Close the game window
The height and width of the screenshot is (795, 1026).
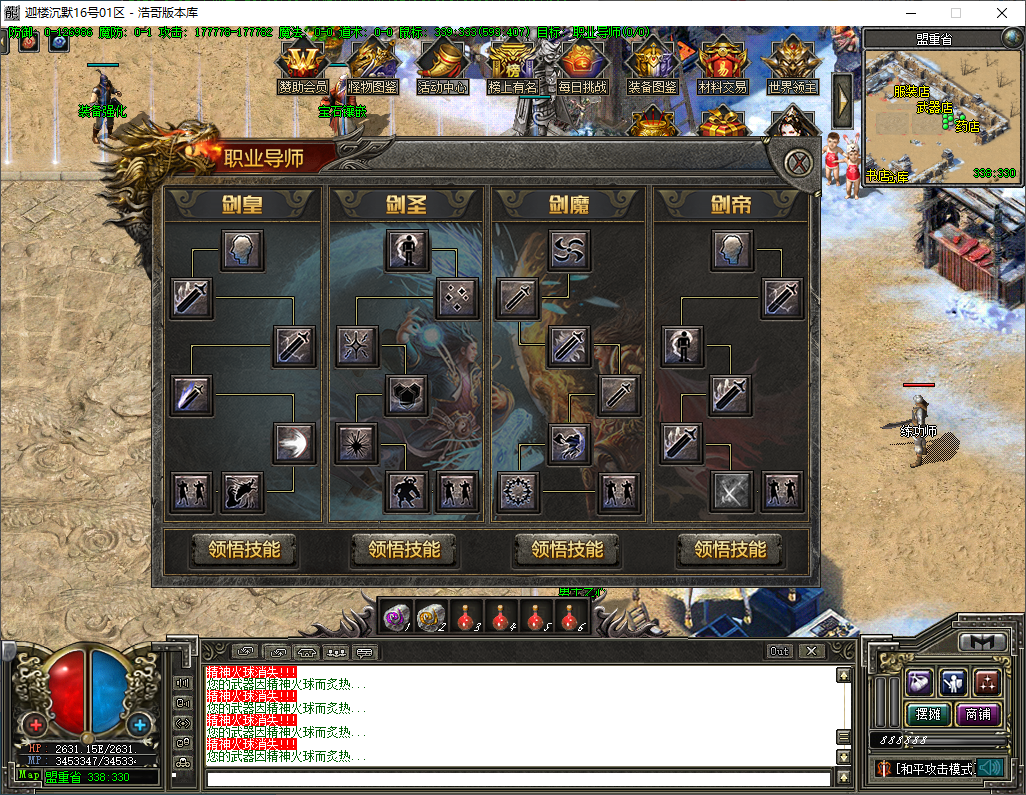coord(1001,13)
